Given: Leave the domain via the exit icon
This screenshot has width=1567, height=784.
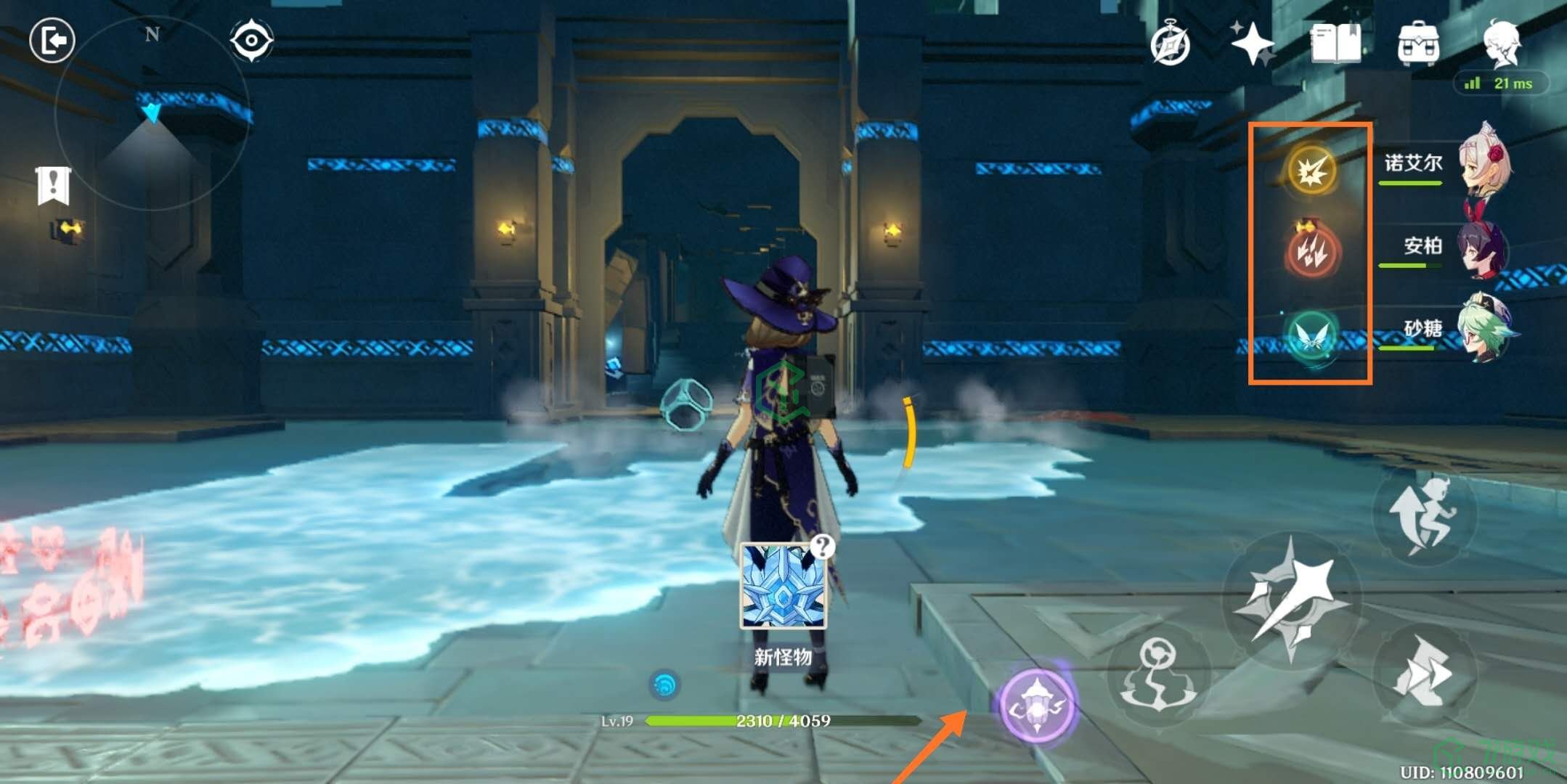Looking at the screenshot, I should 52,41.
